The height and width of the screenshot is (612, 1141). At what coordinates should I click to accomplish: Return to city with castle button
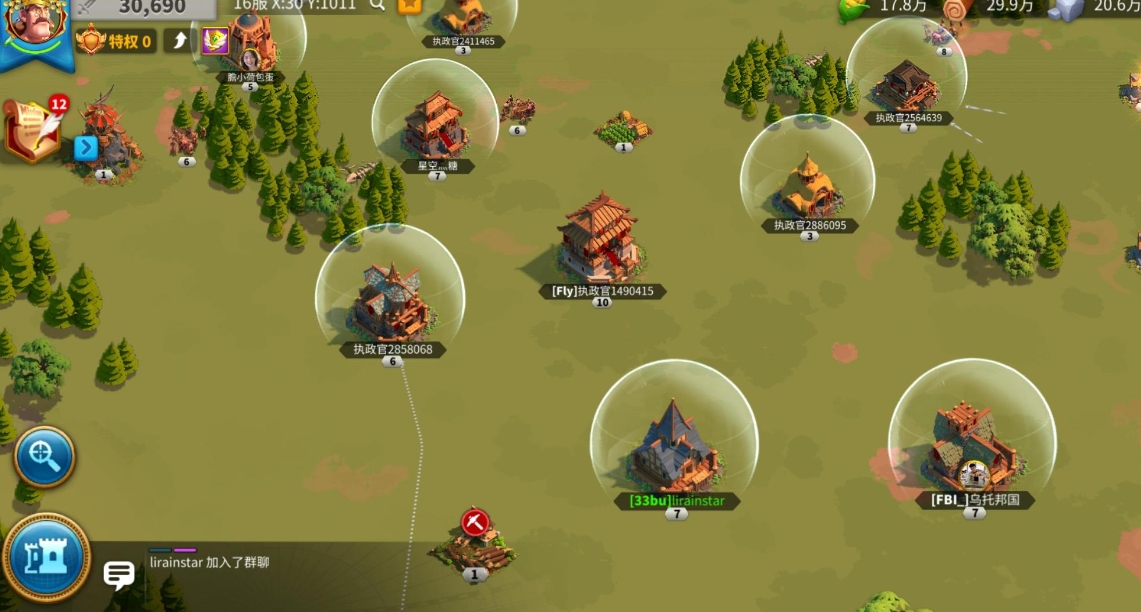[x=46, y=557]
